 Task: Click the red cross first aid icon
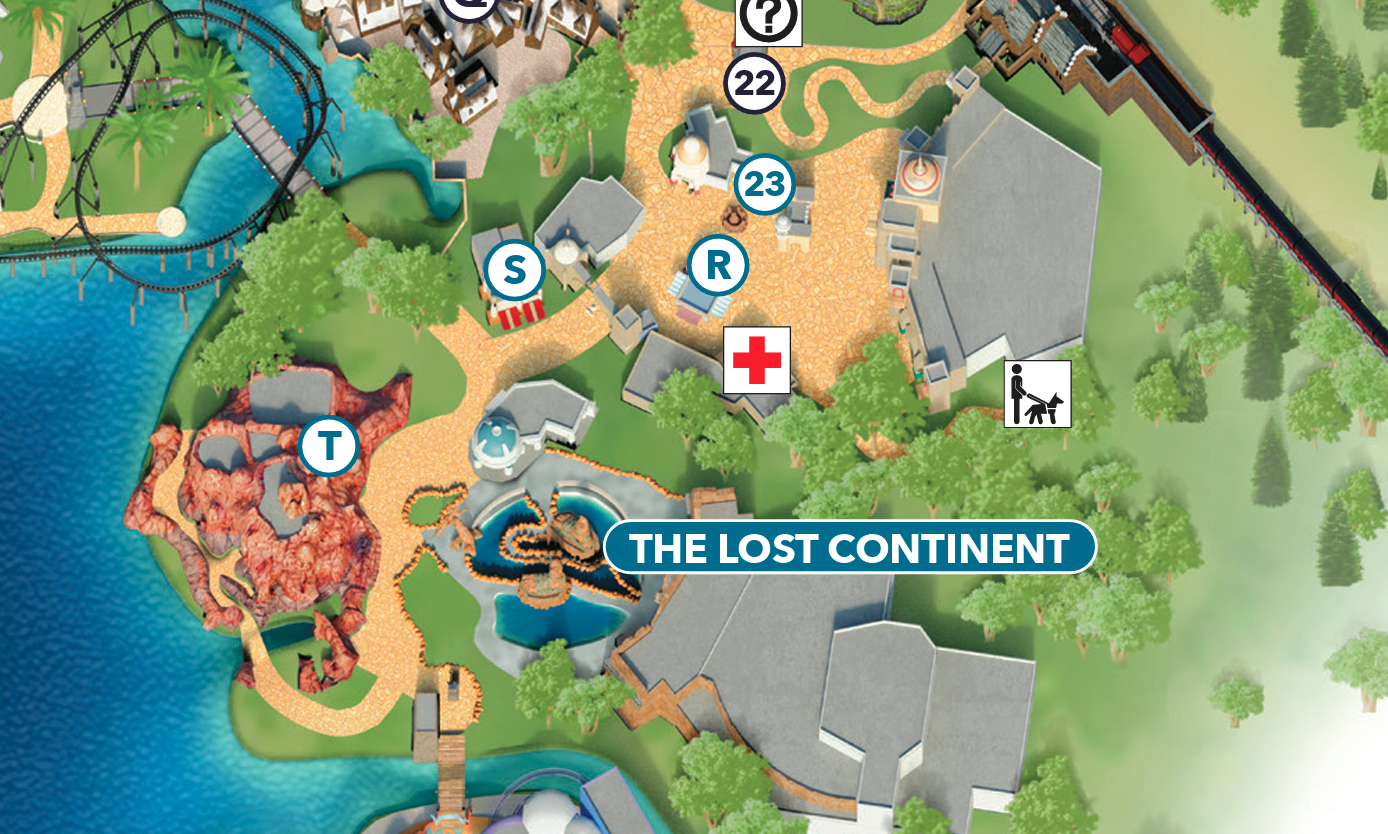tap(757, 361)
